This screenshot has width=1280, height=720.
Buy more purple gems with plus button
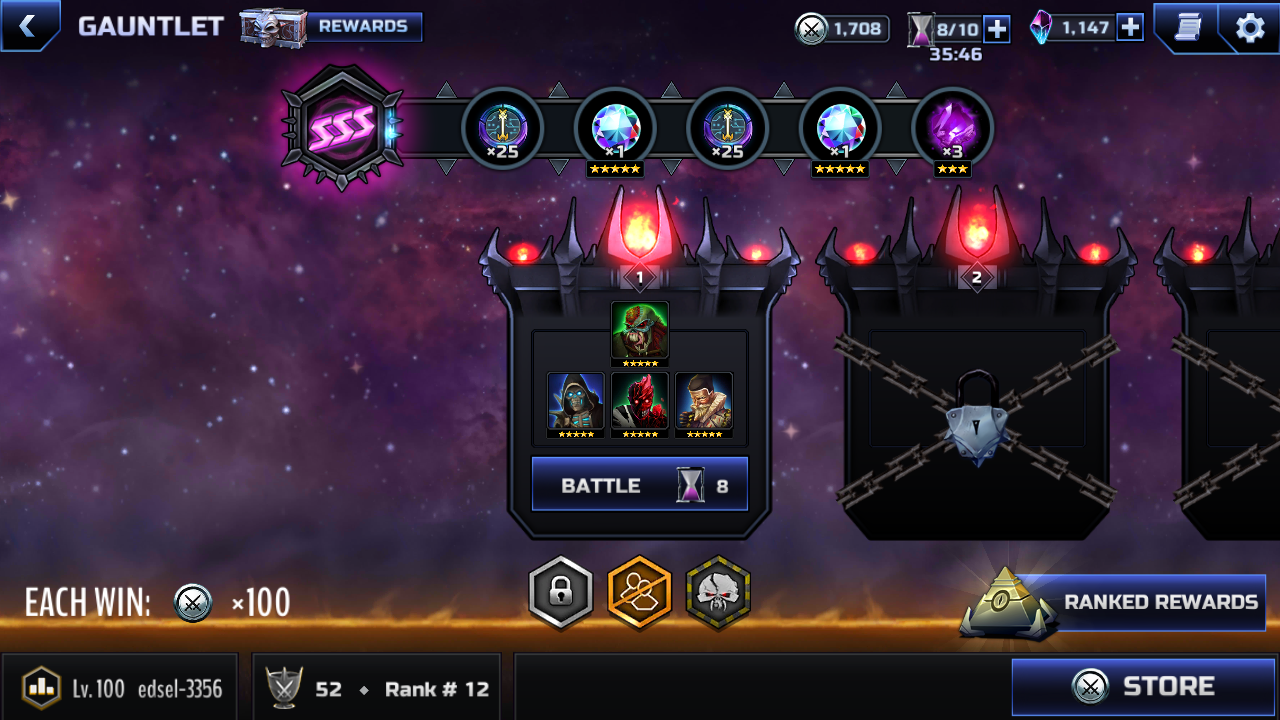point(1130,27)
